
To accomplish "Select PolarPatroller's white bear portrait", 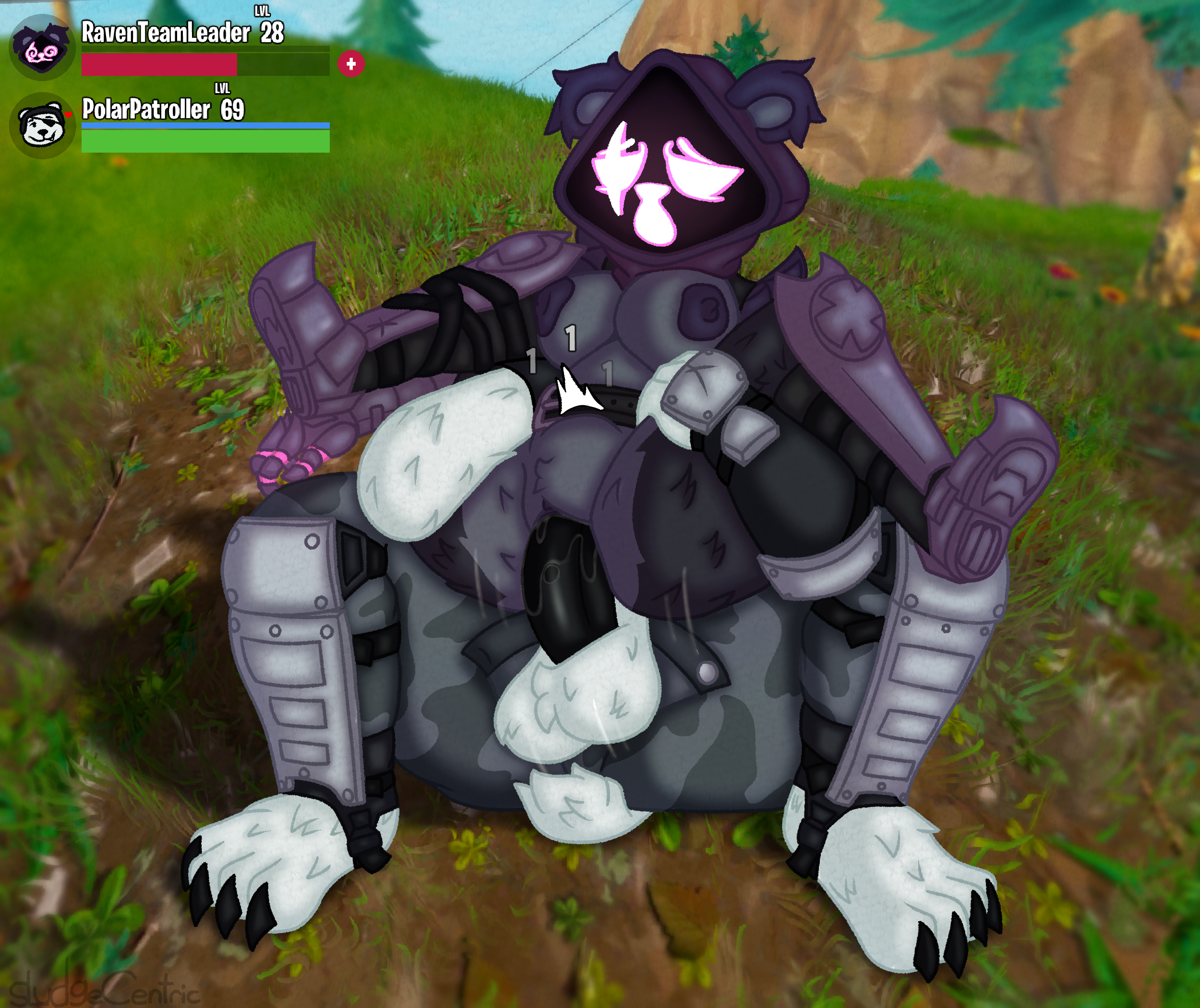I will pyautogui.click(x=42, y=125).
